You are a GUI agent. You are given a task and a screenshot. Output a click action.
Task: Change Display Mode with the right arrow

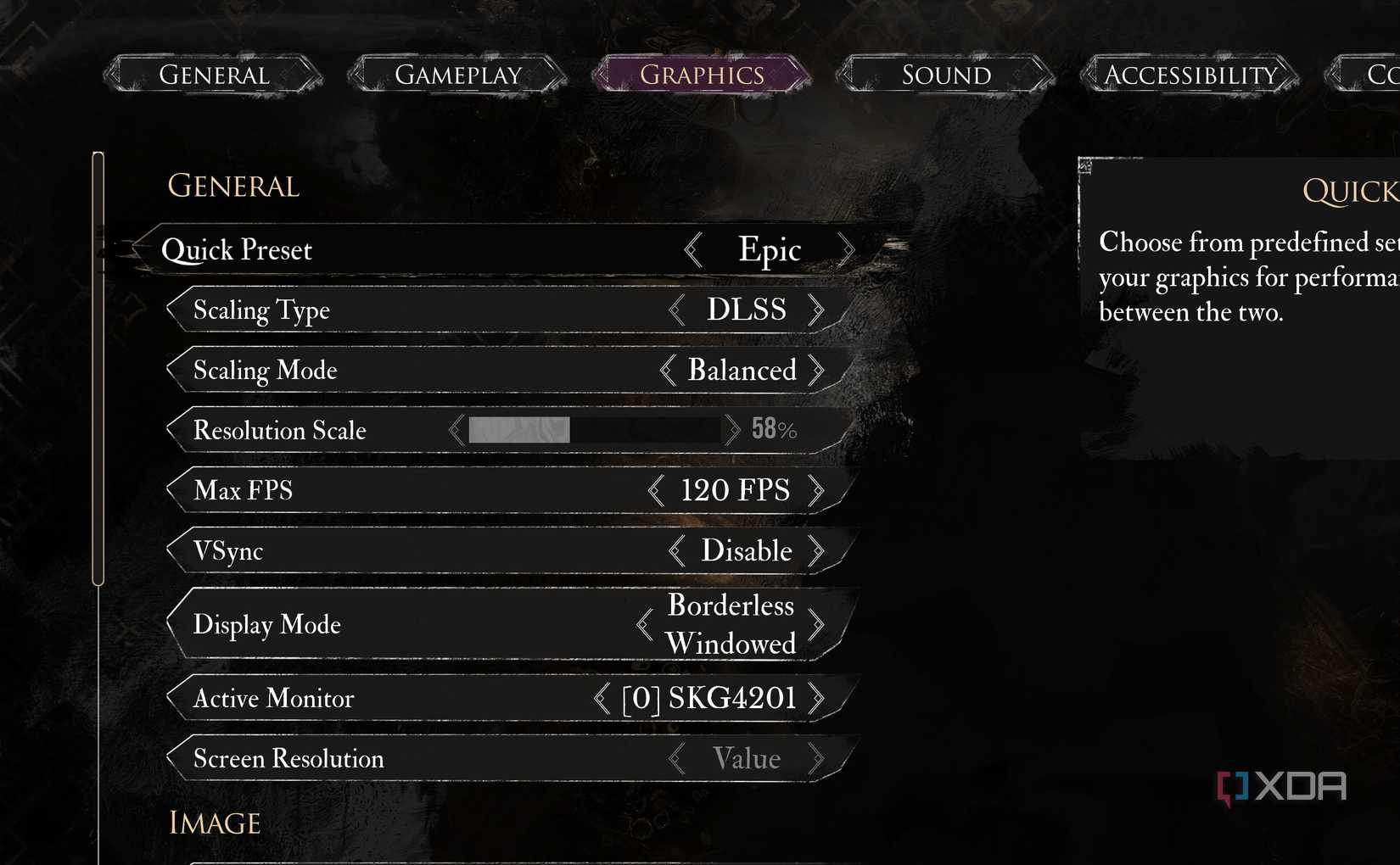coord(816,625)
